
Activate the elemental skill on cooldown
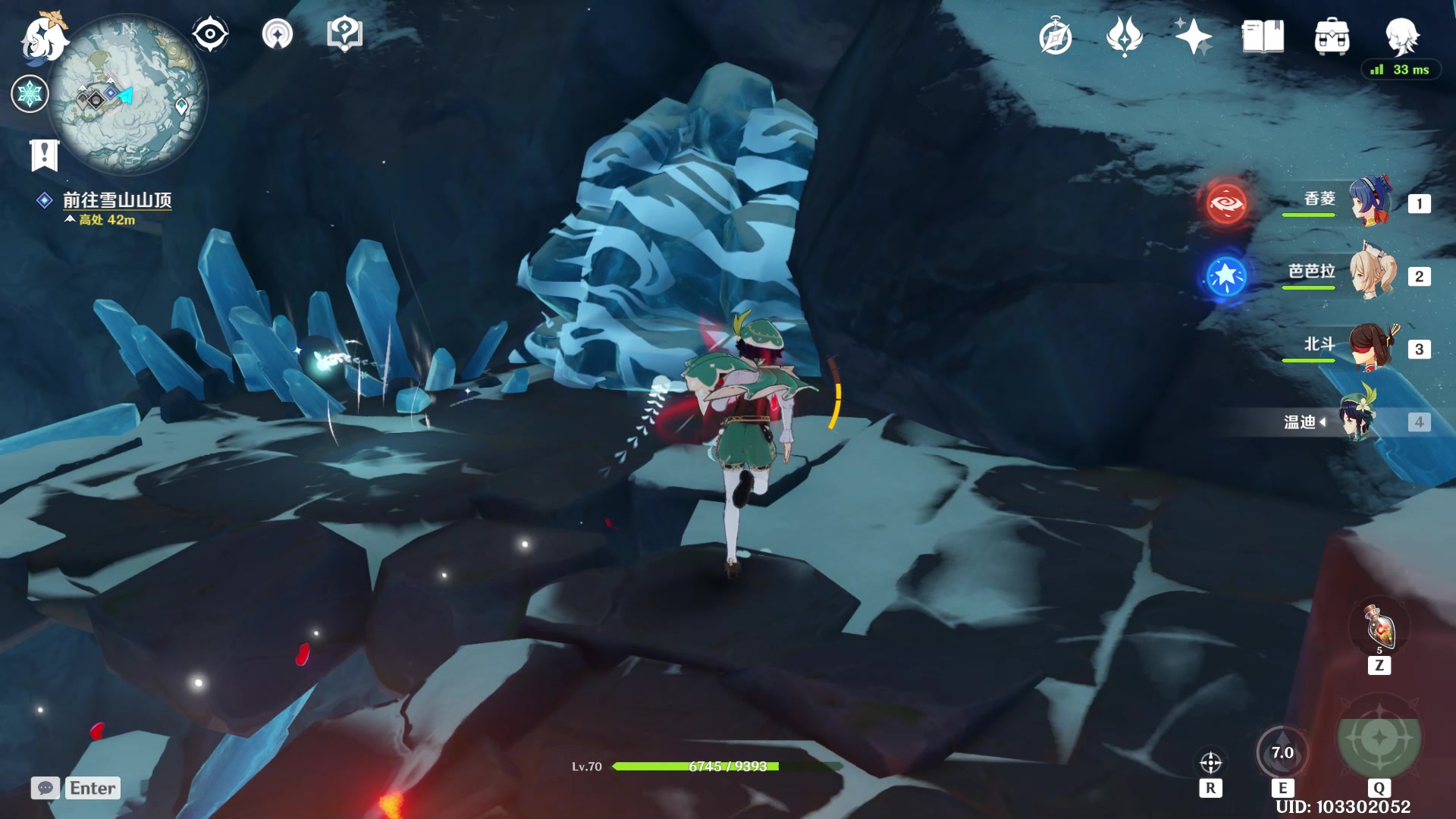click(1282, 753)
